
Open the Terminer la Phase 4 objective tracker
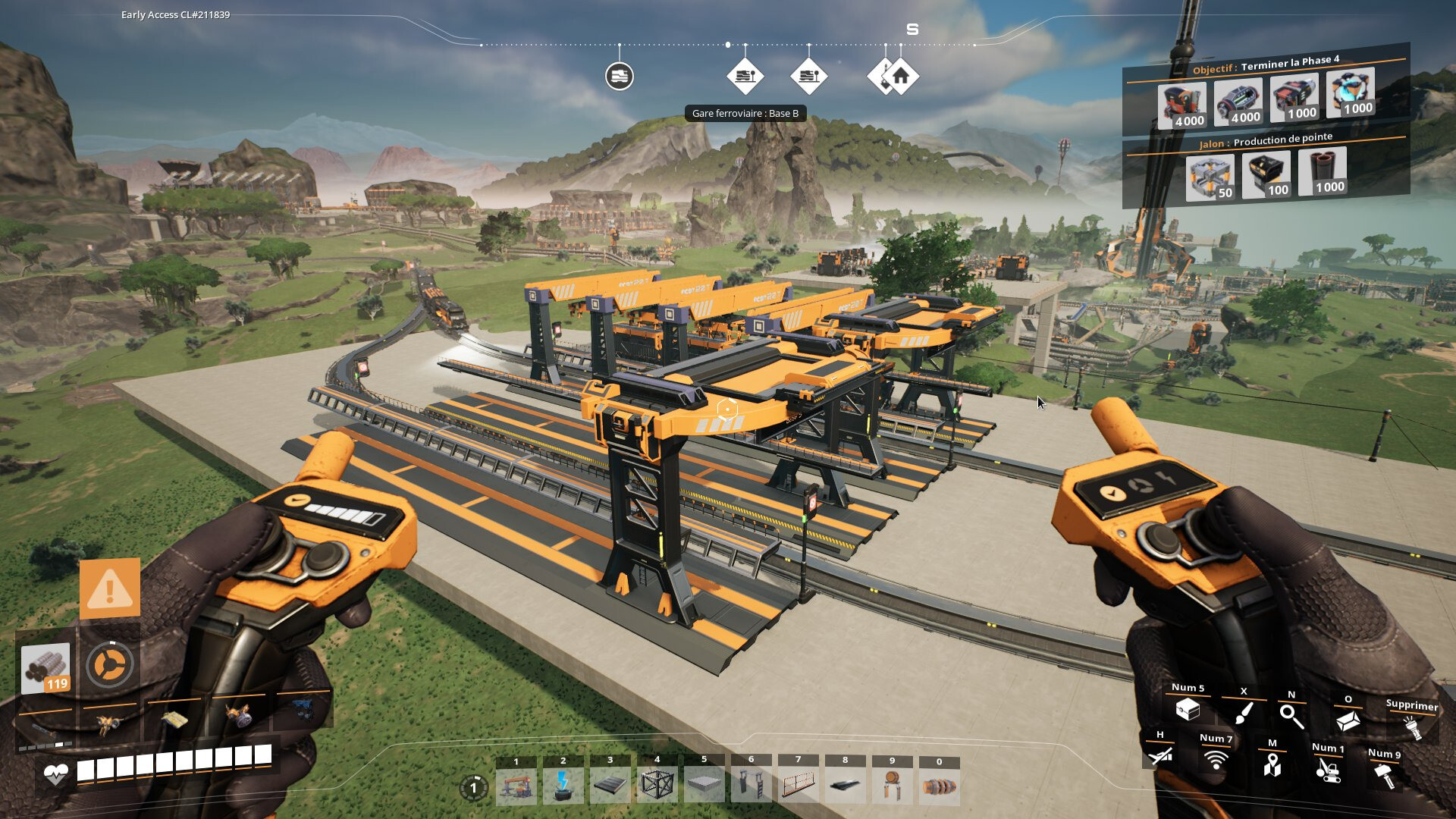pos(1265,66)
